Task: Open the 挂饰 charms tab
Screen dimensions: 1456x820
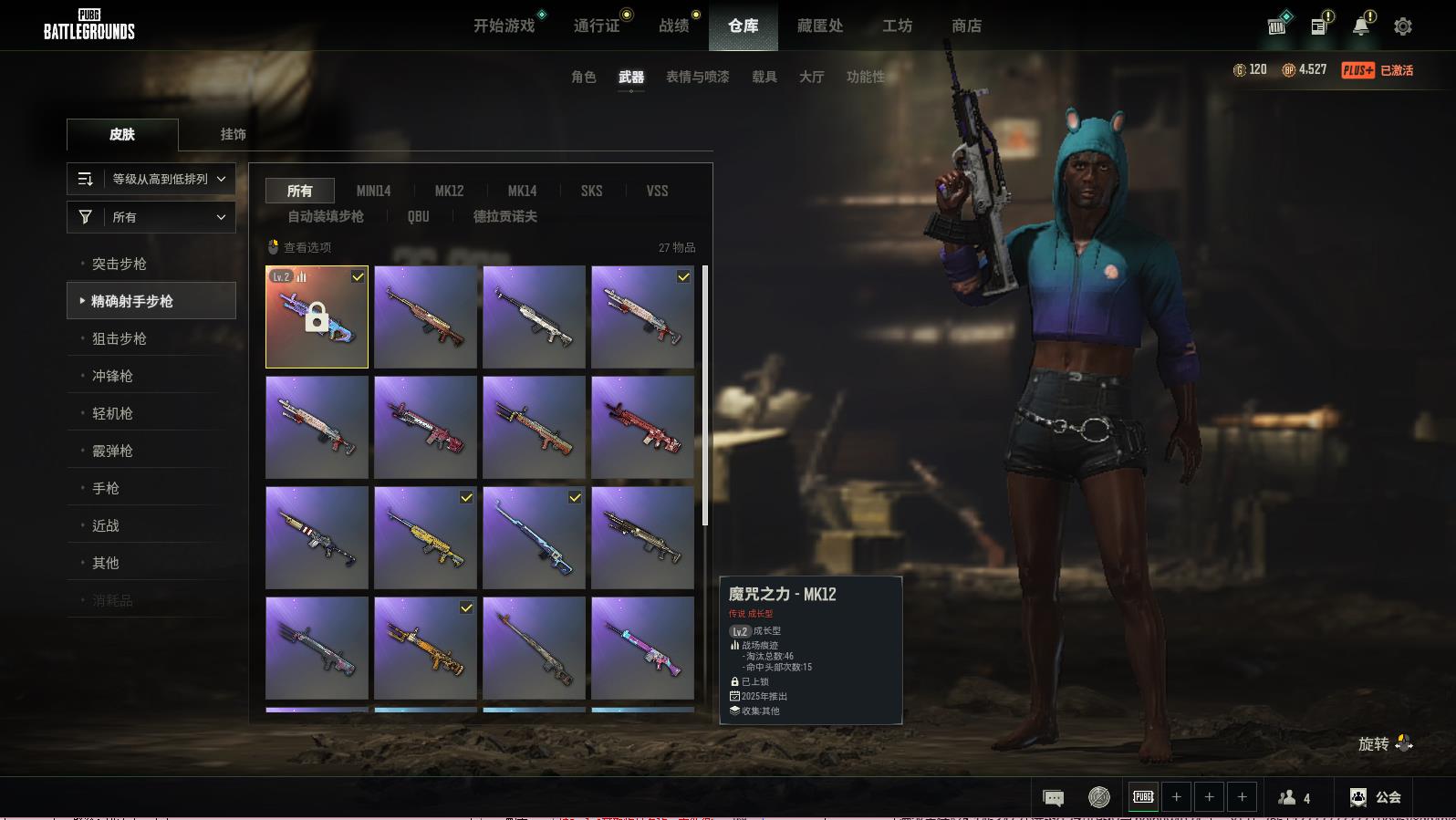Action: point(233,134)
